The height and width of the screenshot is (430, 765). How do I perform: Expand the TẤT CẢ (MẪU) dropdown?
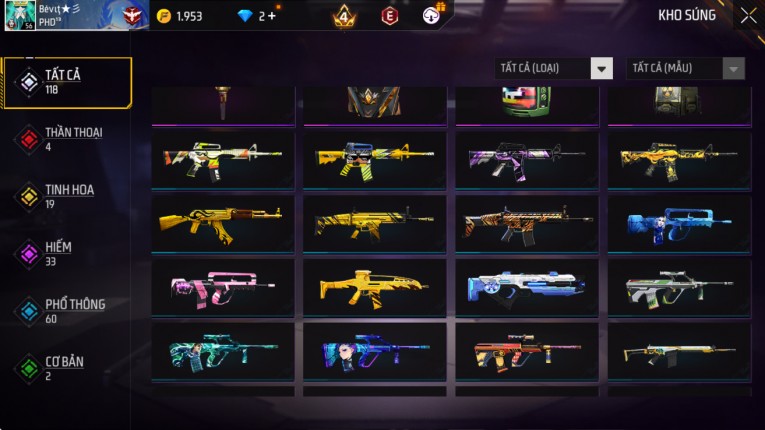(685, 68)
